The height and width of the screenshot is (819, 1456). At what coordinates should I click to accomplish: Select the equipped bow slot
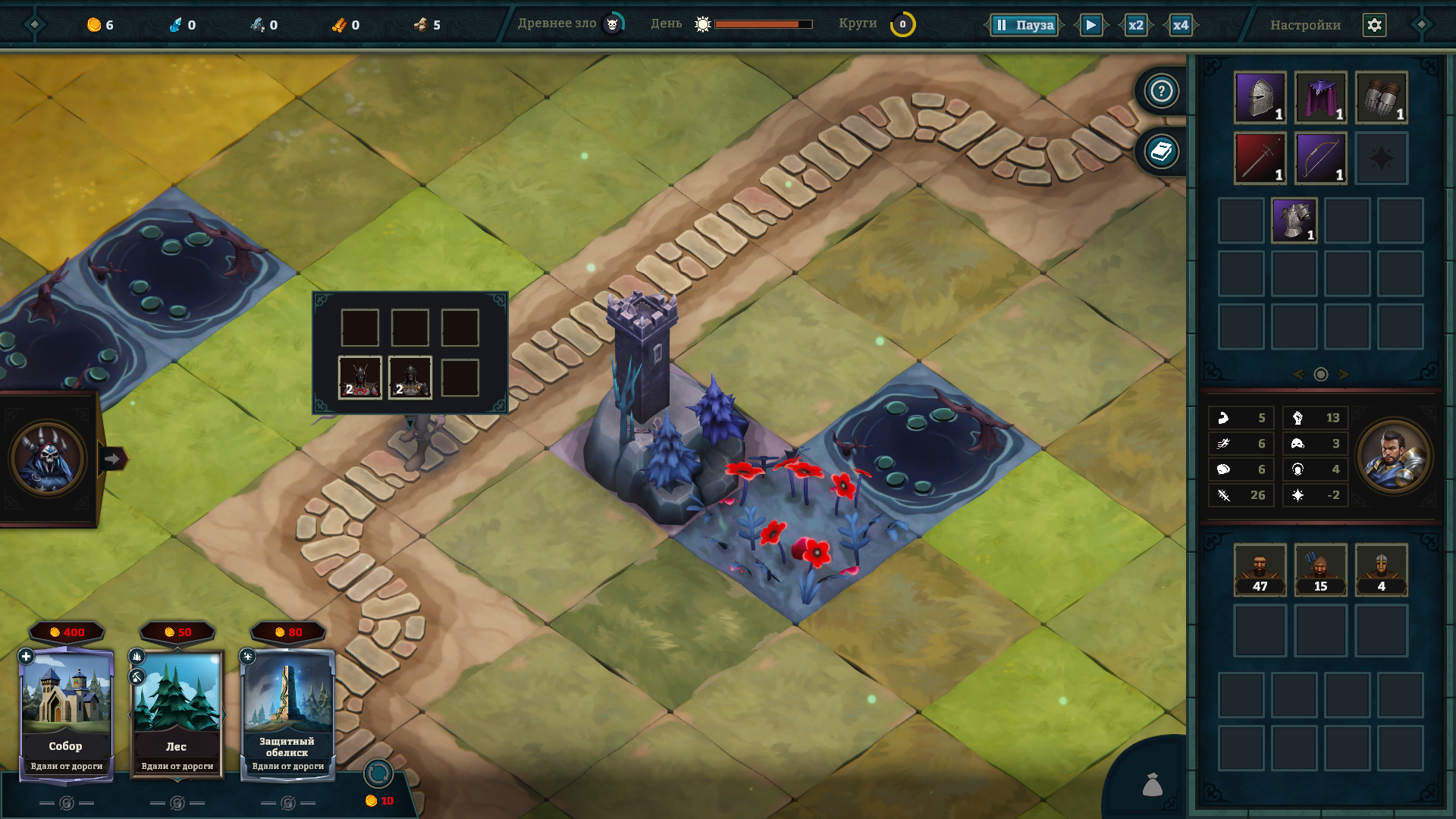1320,158
